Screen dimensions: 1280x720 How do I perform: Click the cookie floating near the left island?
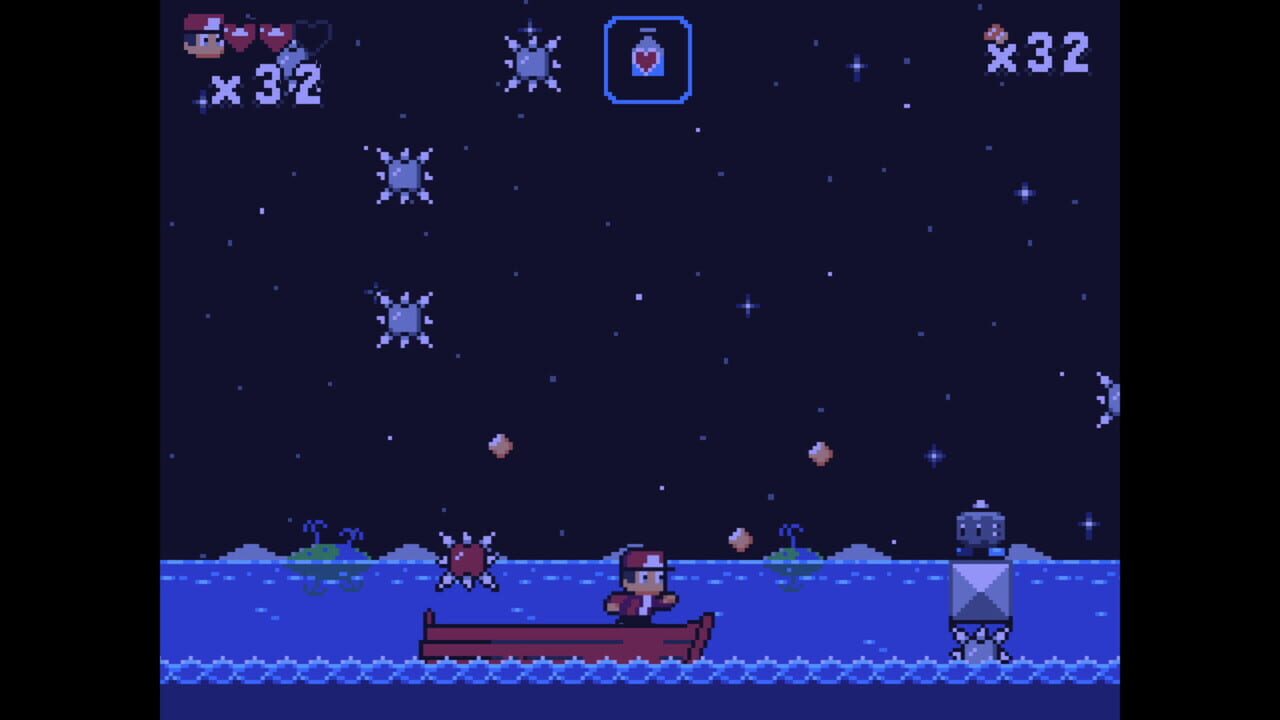click(x=500, y=445)
